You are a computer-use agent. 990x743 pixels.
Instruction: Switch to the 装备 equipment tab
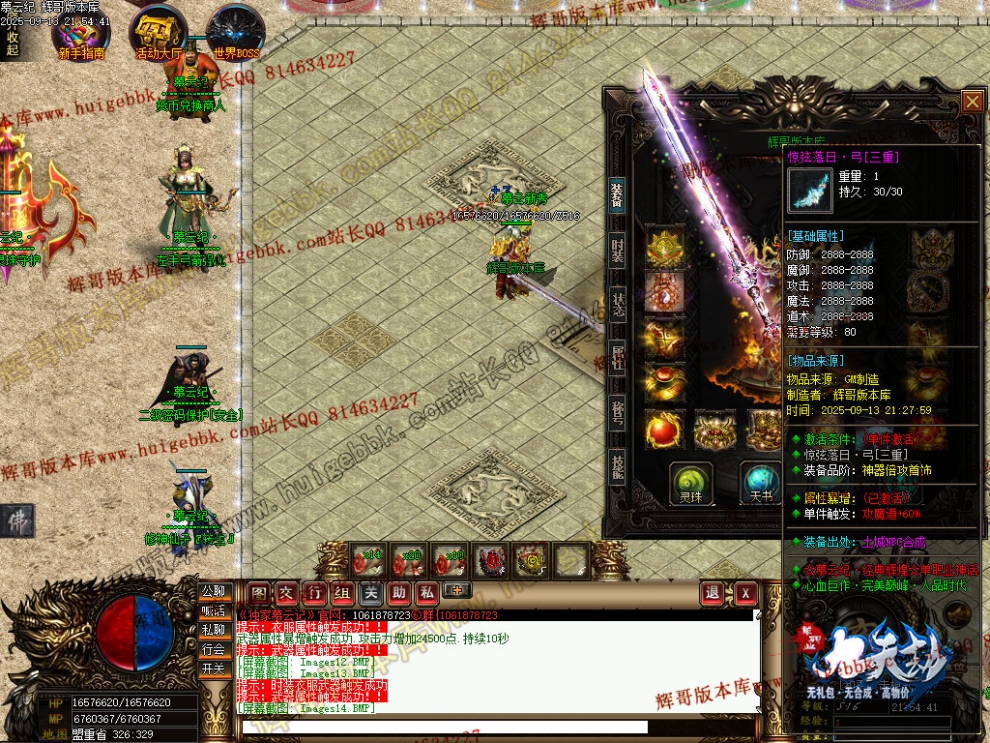(x=618, y=197)
